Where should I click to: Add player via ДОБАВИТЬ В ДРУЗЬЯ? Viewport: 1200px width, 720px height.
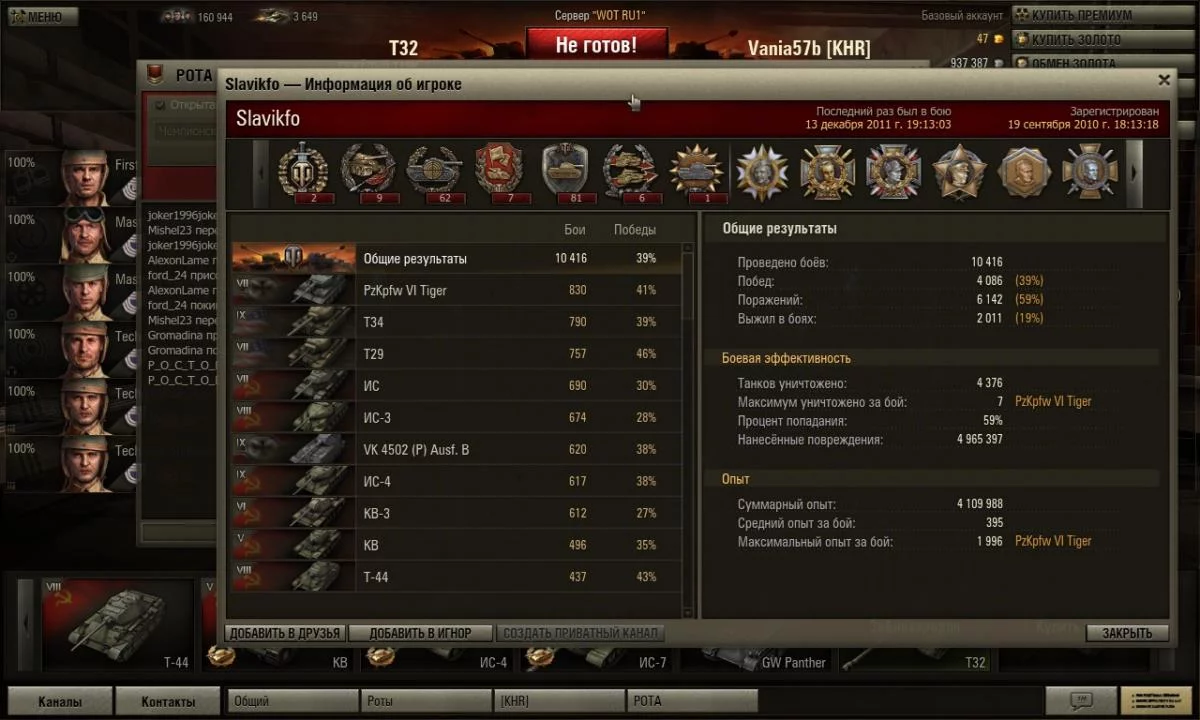(286, 633)
